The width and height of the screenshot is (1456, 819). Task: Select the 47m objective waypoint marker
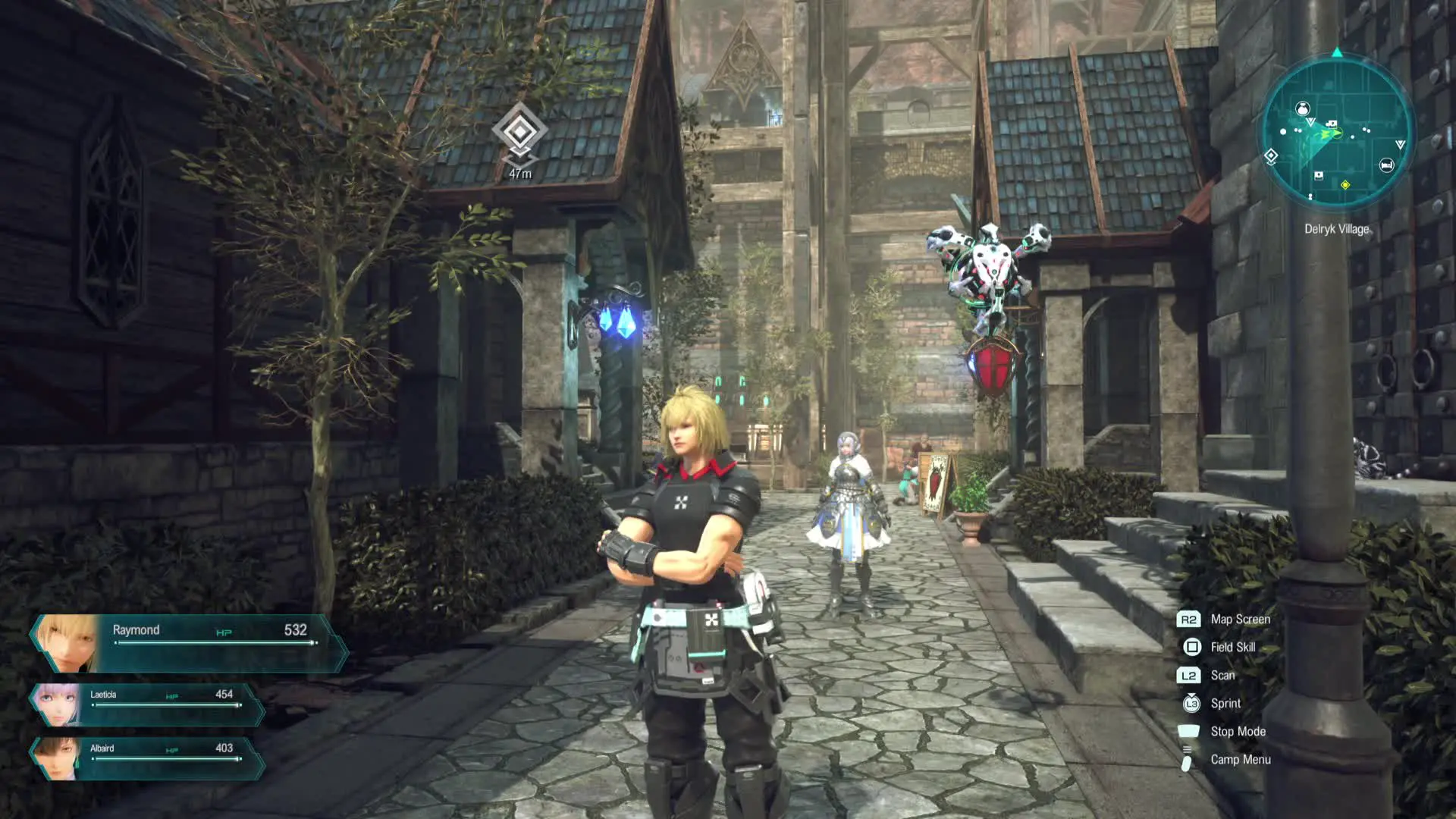519,132
